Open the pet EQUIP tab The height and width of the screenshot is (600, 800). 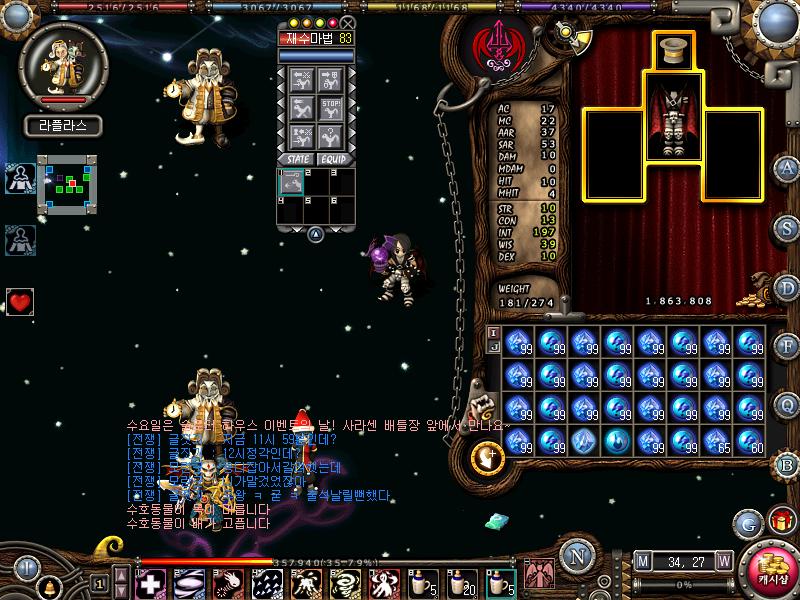click(334, 159)
